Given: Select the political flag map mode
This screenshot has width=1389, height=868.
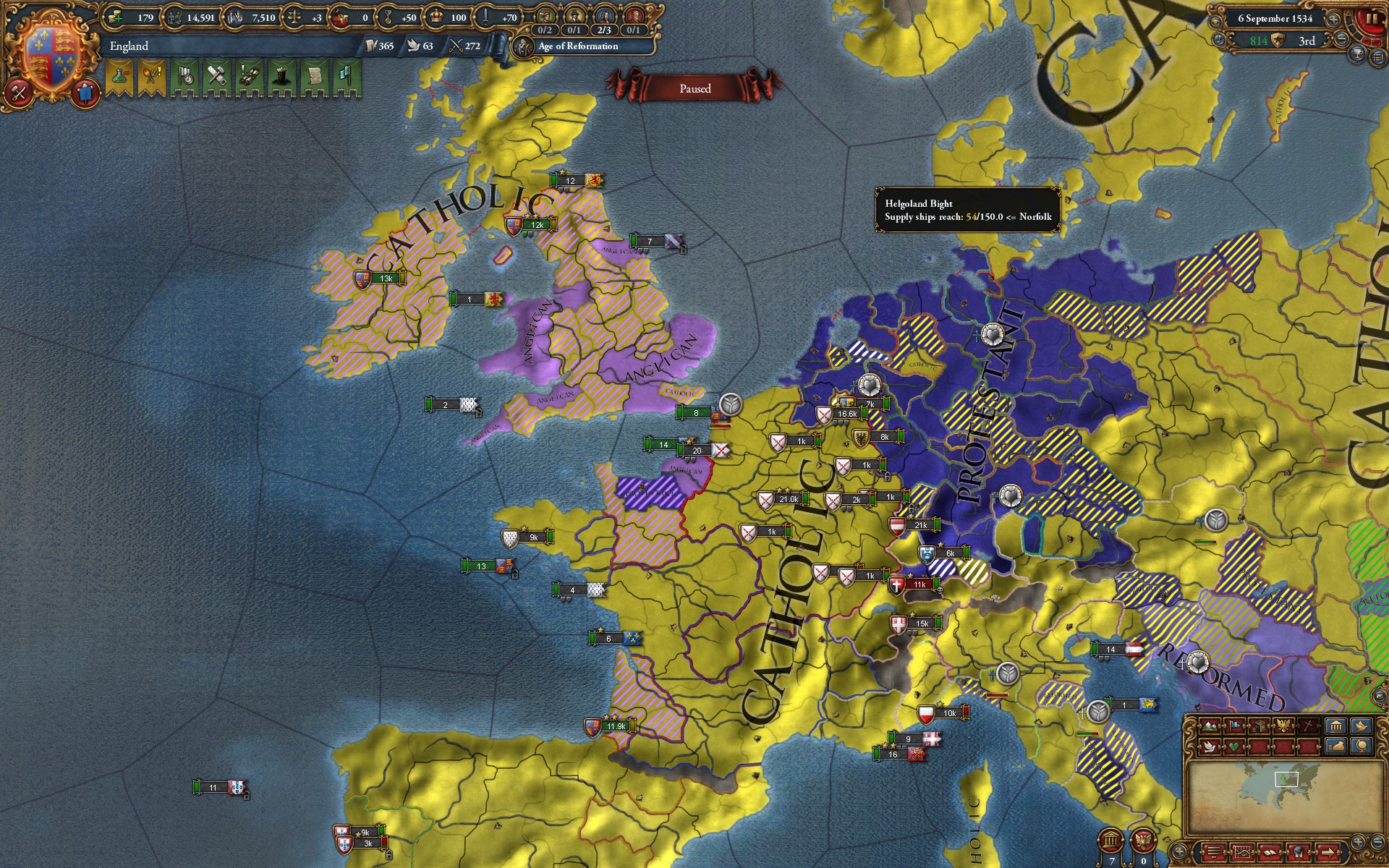Looking at the screenshot, I should (x=1235, y=725).
